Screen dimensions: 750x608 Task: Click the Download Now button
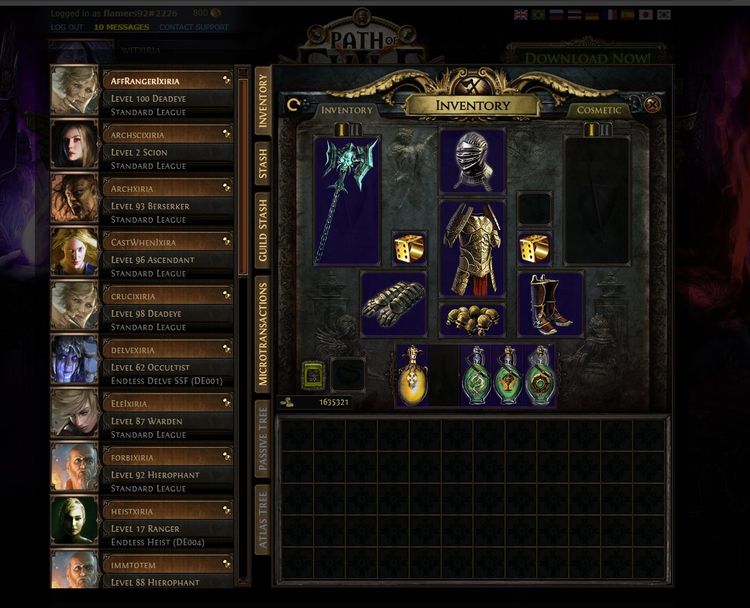[x=572, y=57]
